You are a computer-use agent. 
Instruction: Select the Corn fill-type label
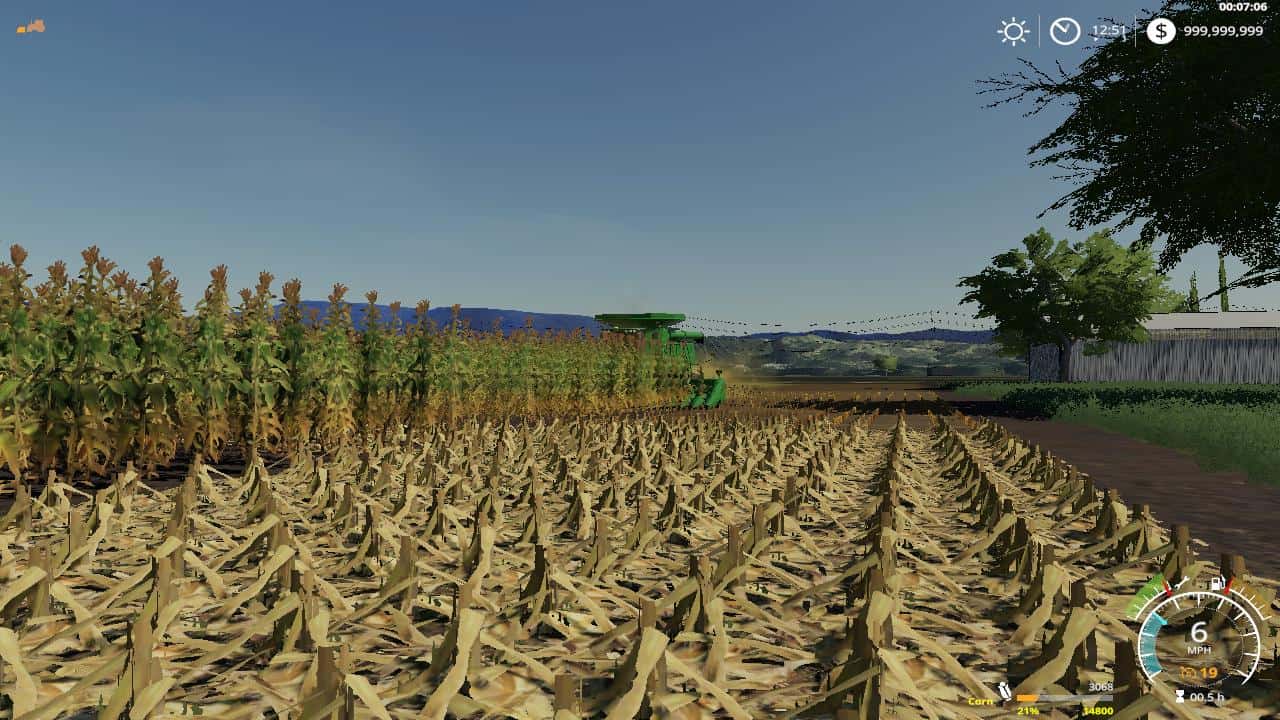[x=981, y=701]
